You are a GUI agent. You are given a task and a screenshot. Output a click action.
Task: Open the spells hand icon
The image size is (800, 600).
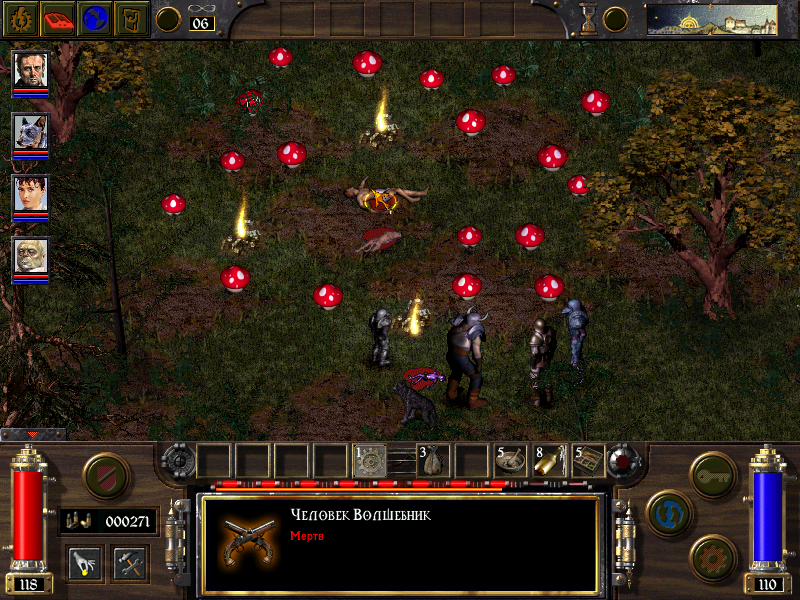coord(82,563)
